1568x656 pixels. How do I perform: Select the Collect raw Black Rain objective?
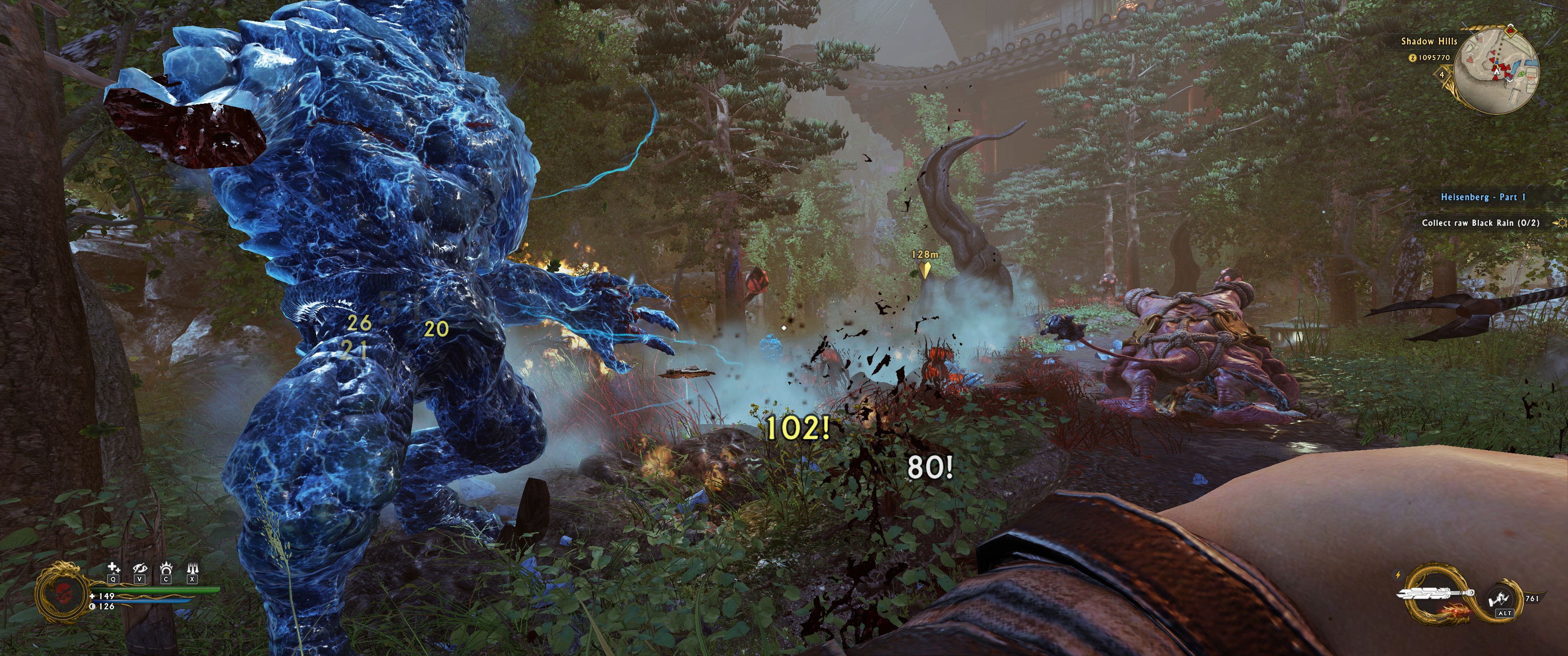pos(1480,223)
